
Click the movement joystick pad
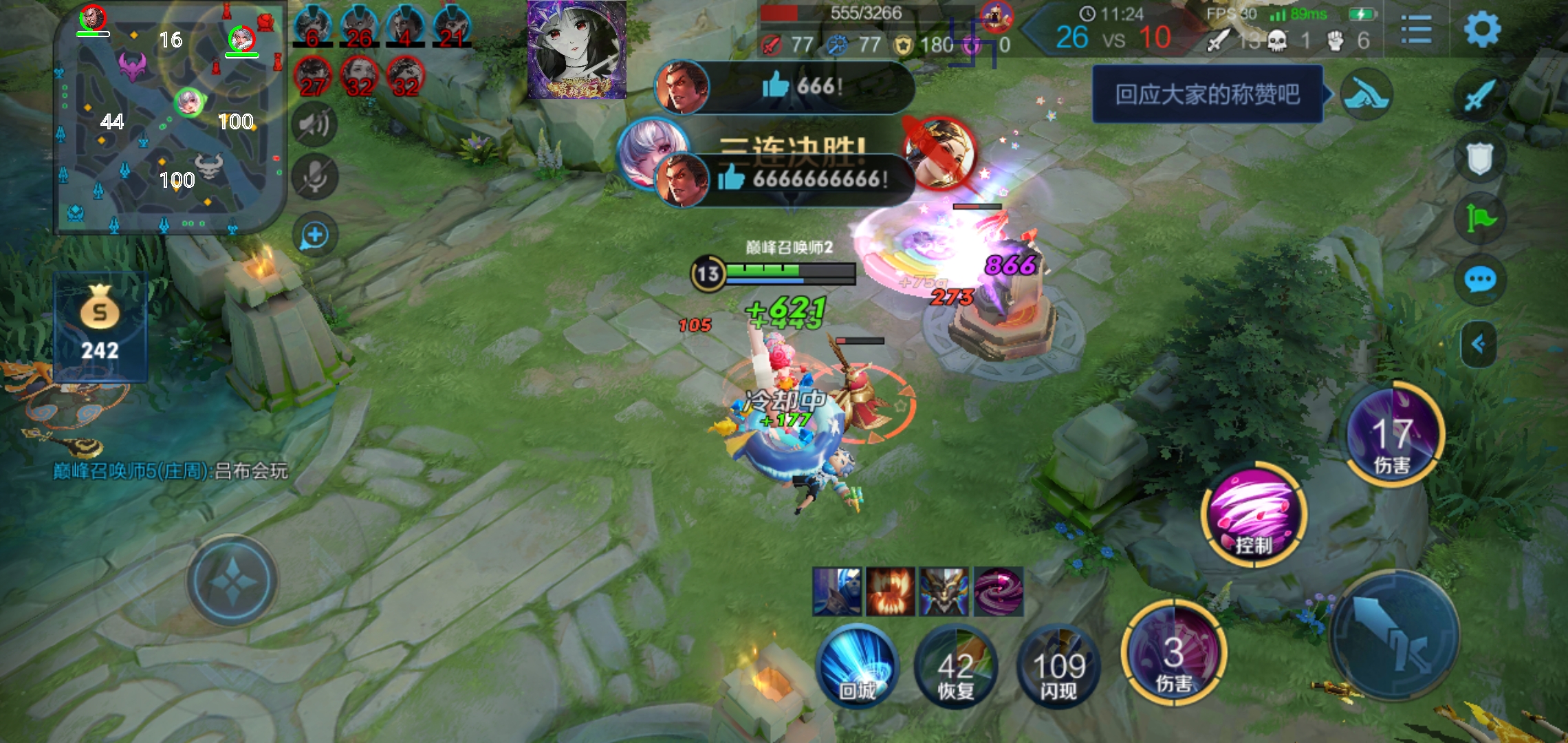tap(232, 581)
